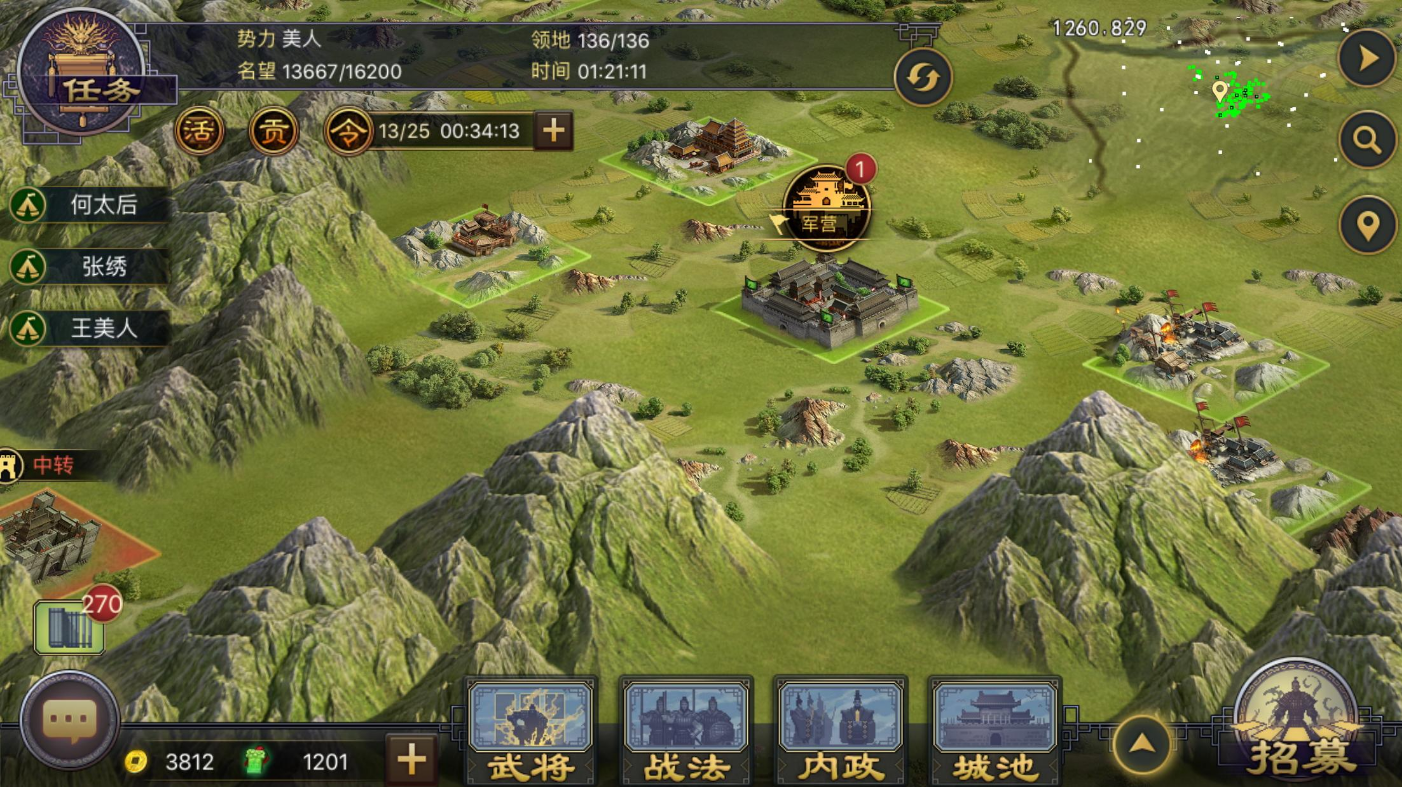Open the report book with 270 badge

(68, 628)
